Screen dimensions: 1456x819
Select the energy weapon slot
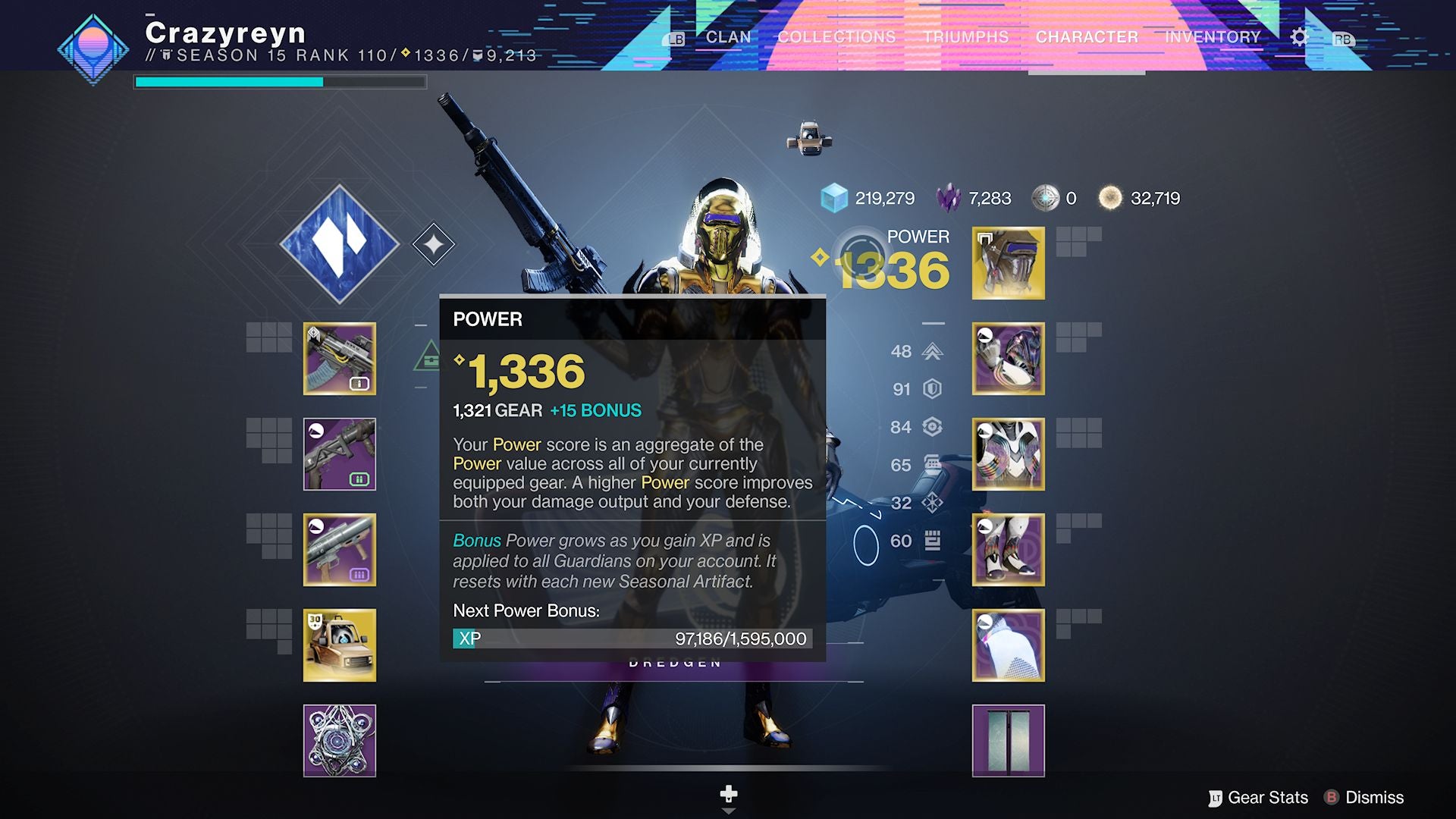[x=340, y=455]
